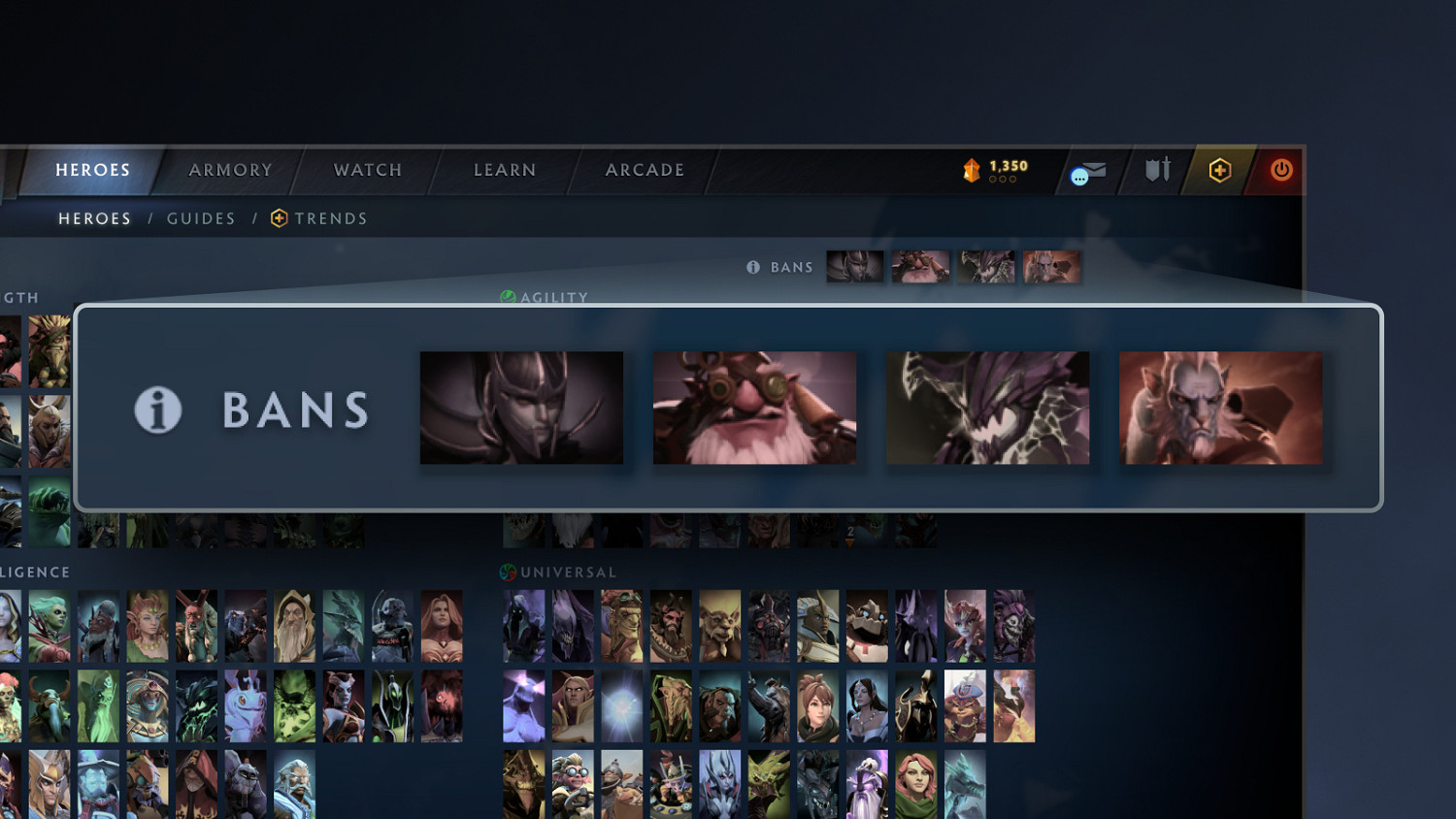Open the Guides breadcrumb link

tap(201, 218)
